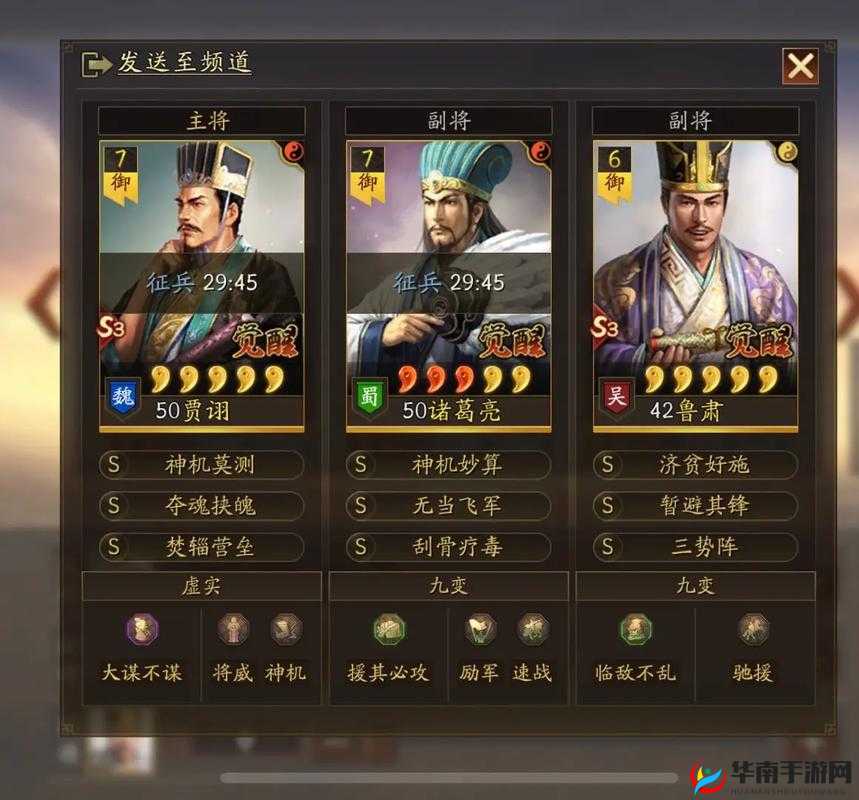This screenshot has height=800, width=859.
Task: Open the 神机妙算 skill
Action: [449, 465]
